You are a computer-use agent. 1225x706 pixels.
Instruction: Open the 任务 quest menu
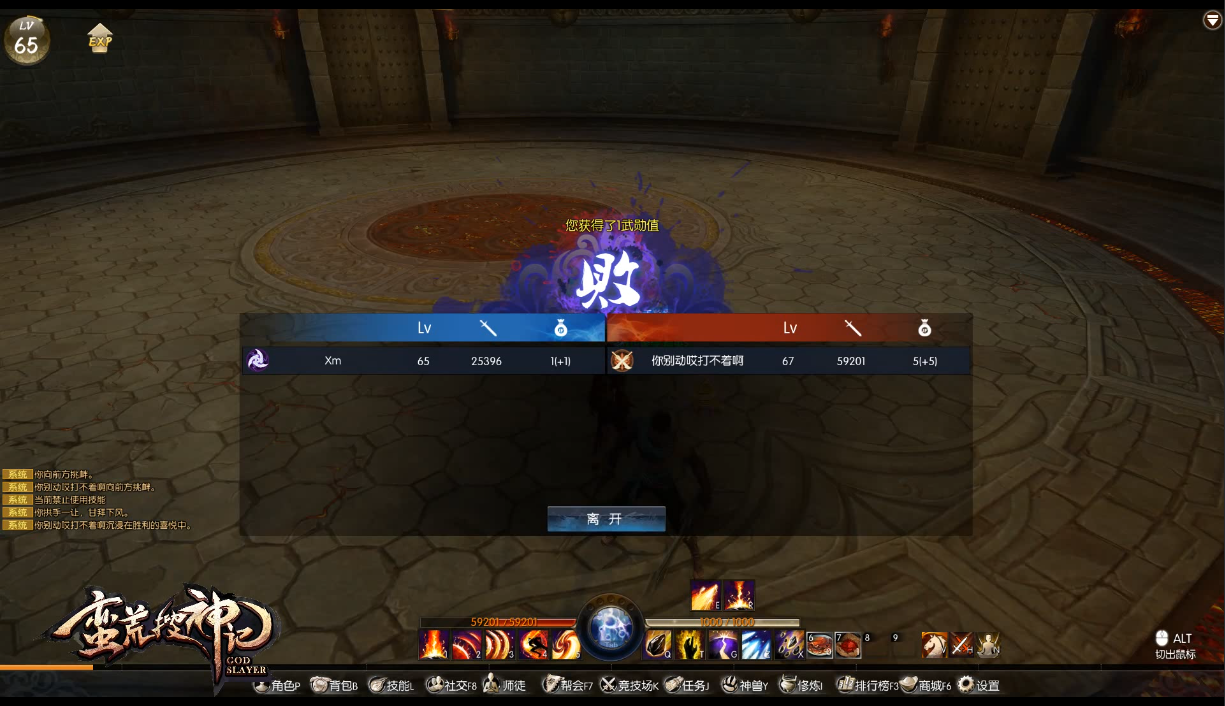[x=688, y=686]
